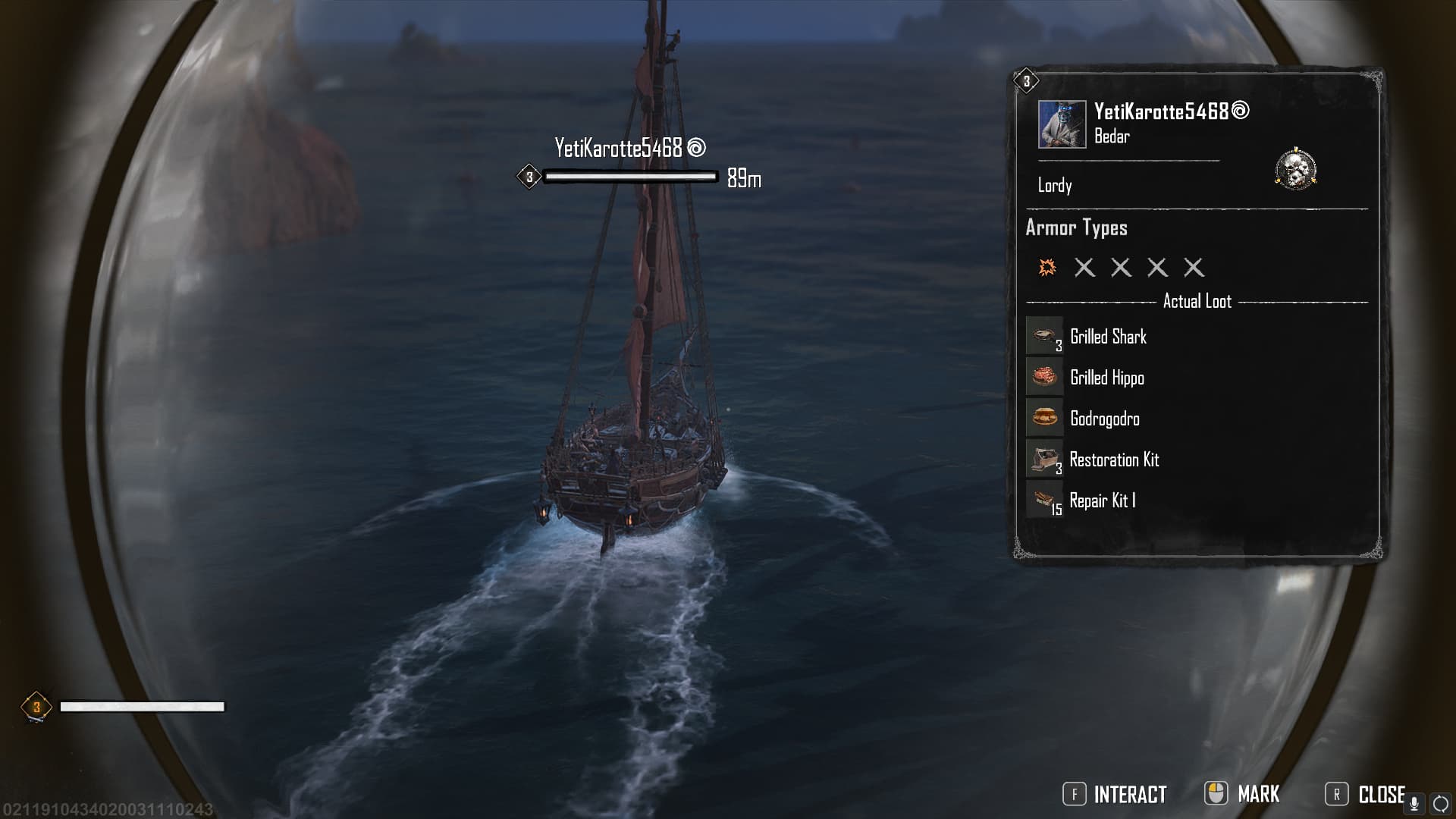Select the Grilled Shark loot entry
The width and height of the screenshot is (1456, 819).
(x=1107, y=337)
